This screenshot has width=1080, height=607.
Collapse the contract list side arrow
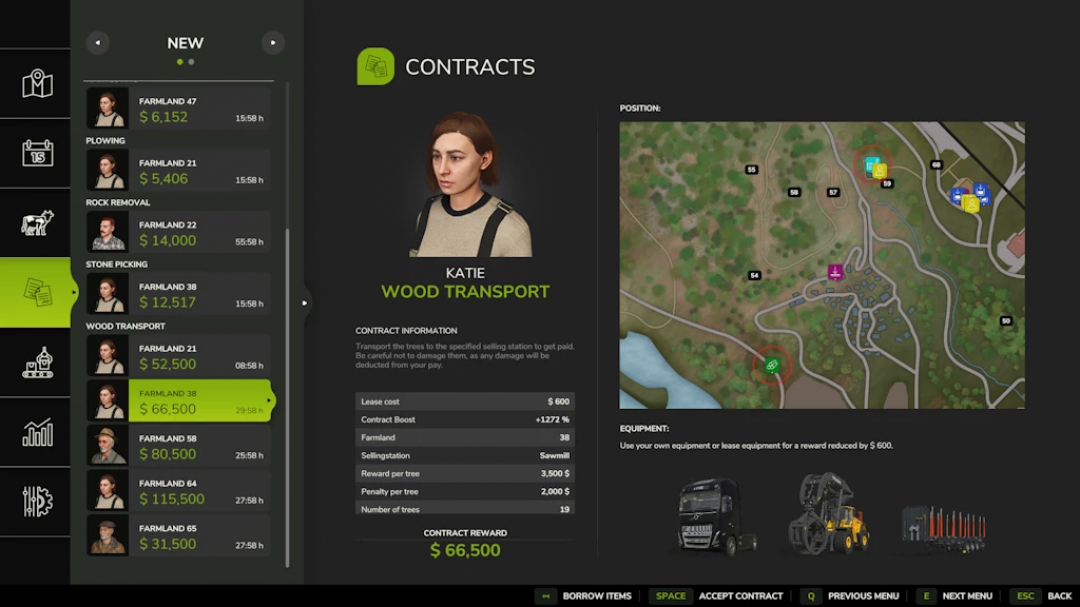point(305,302)
